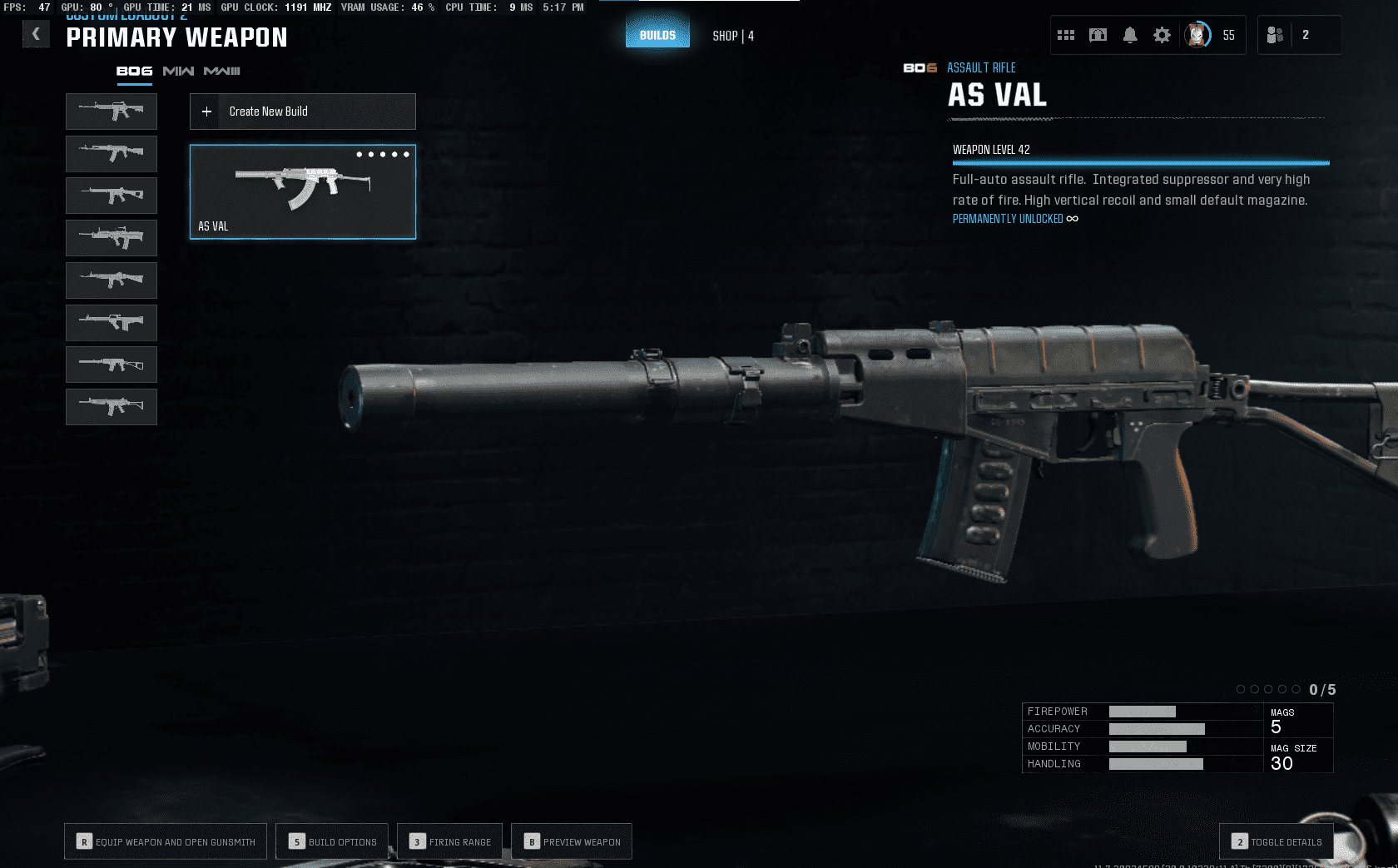Go back using the top-left arrow
1398x868 pixels.
(36, 34)
